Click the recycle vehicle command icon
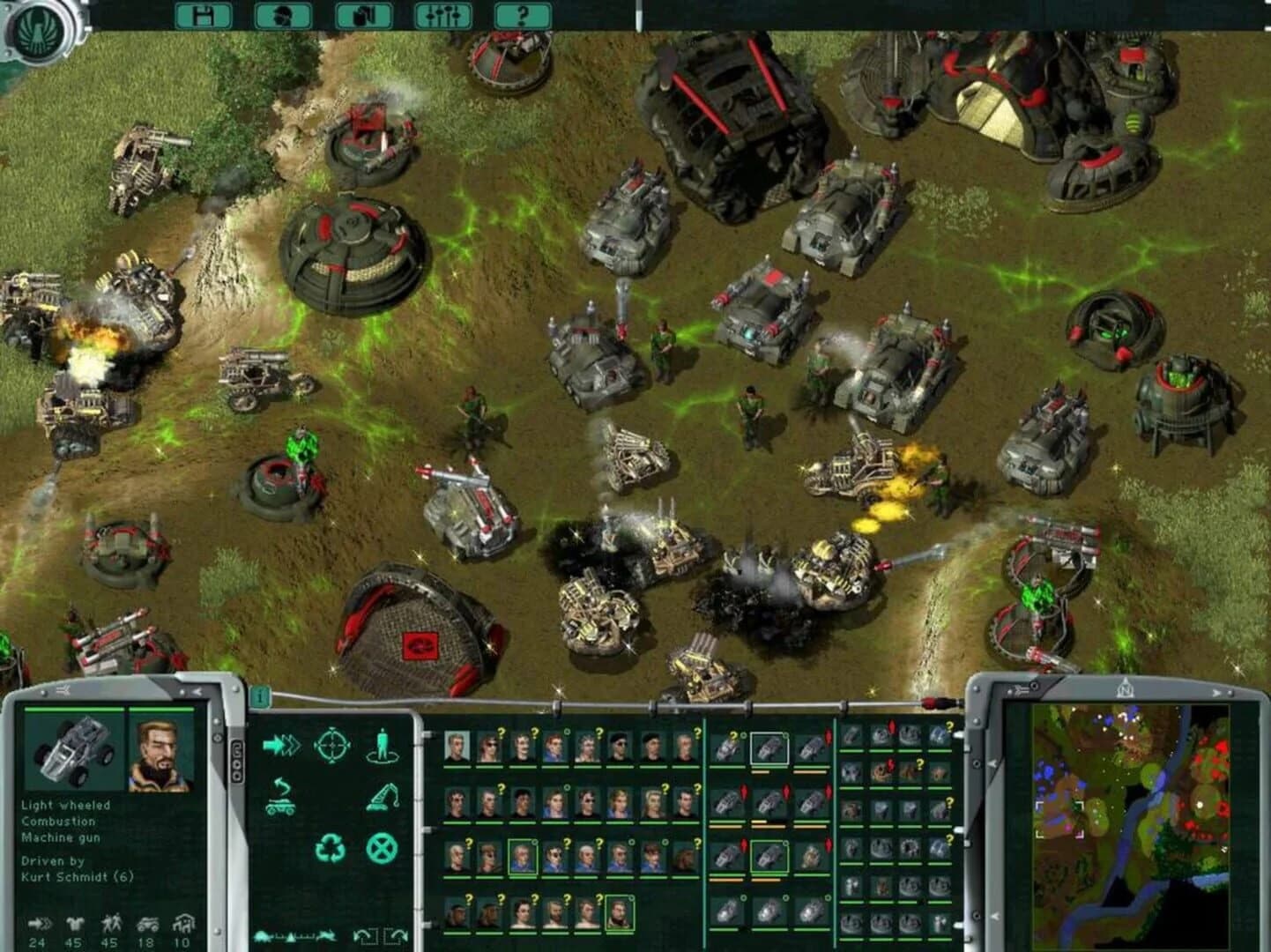The image size is (1271, 952). [330, 849]
